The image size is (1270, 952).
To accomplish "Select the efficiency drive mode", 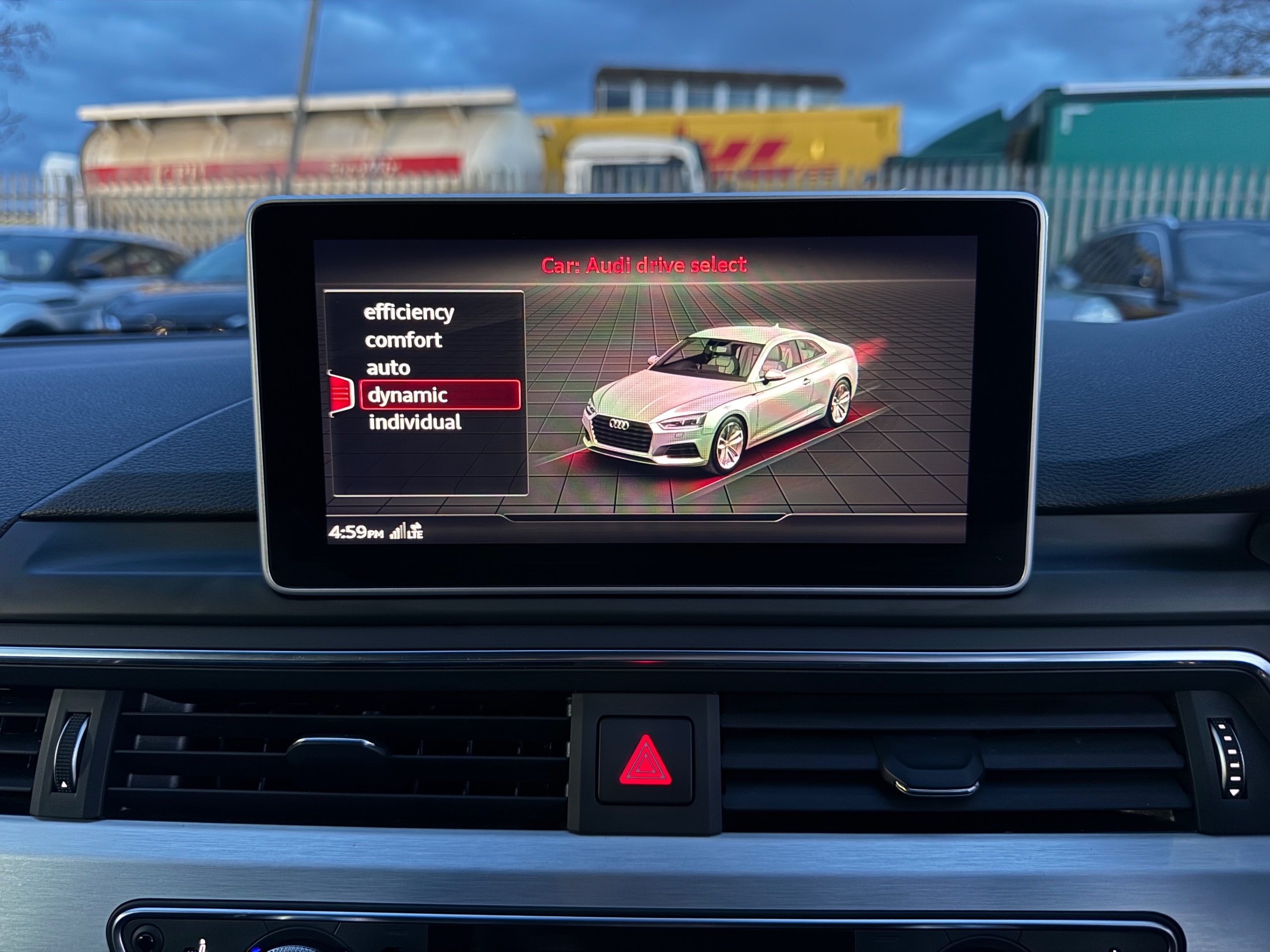I will coord(408,313).
